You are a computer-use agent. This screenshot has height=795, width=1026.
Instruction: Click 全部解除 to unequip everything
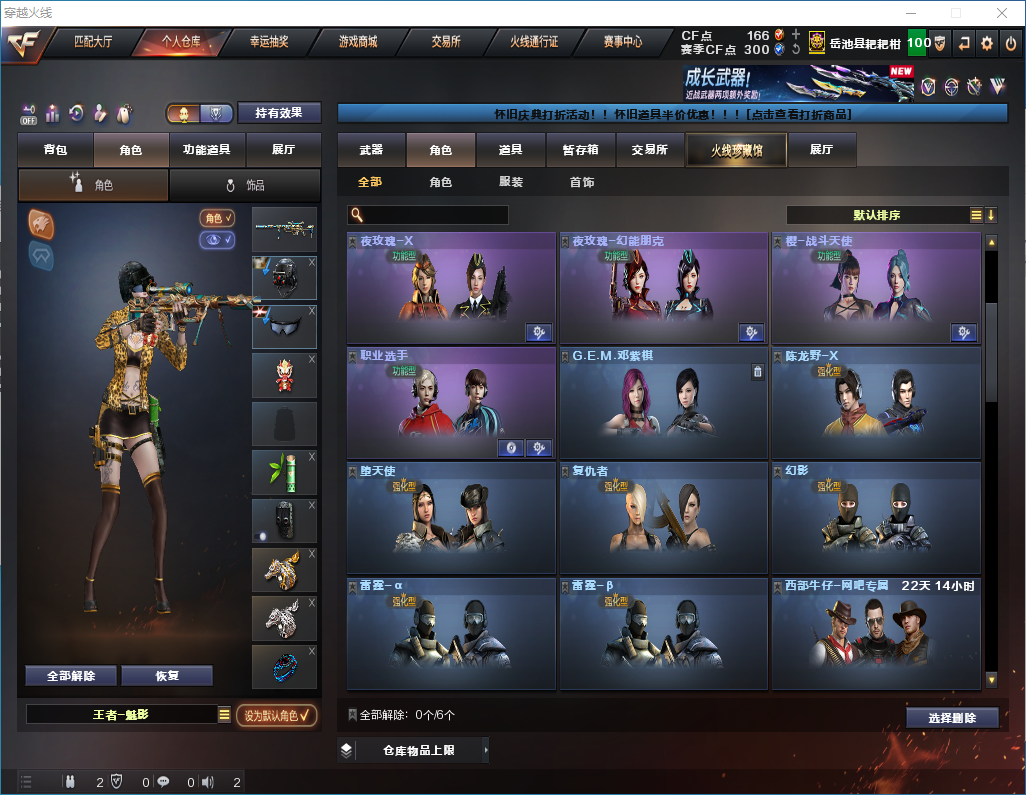pos(71,675)
